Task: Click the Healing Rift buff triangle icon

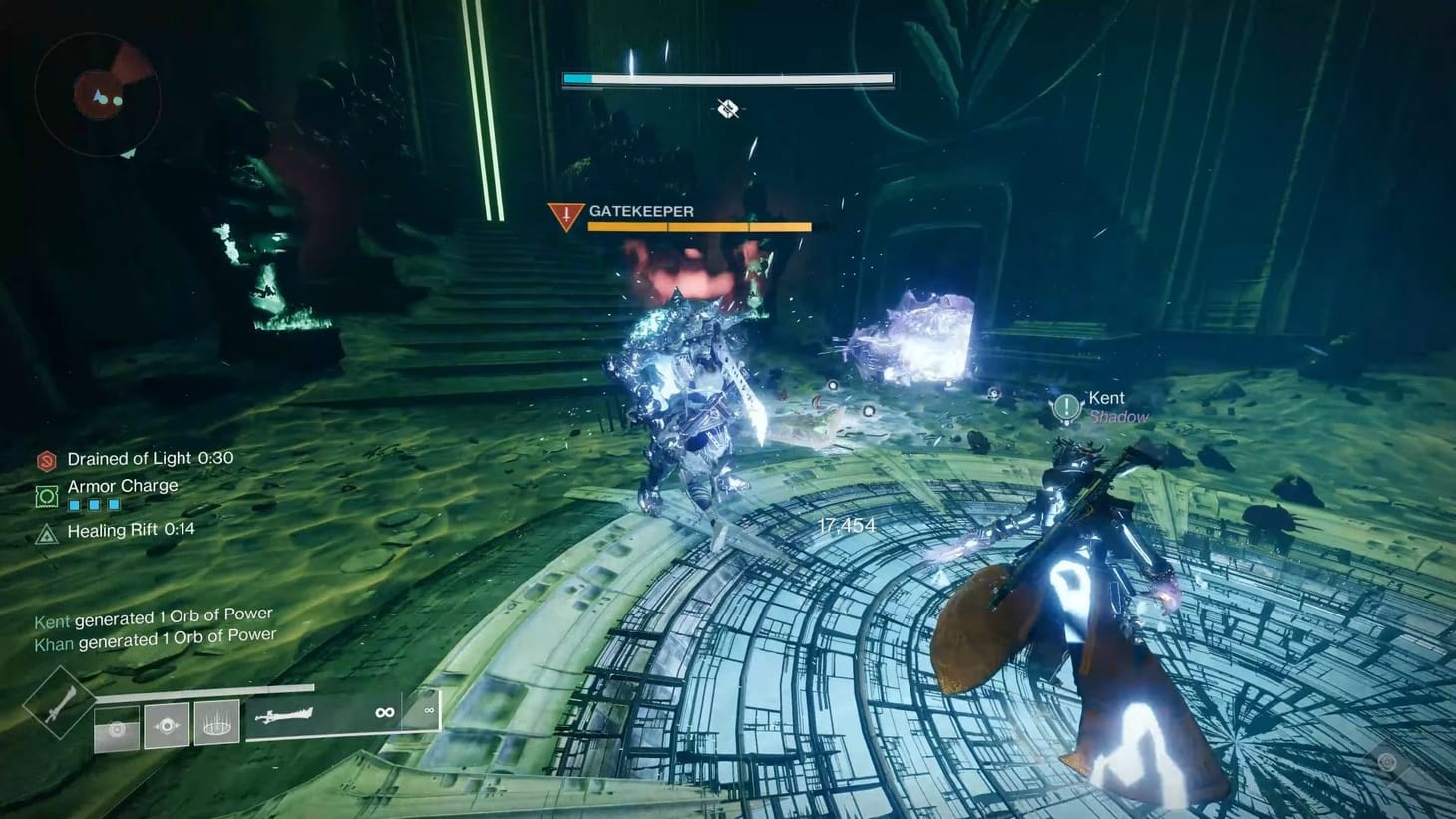Action: 47,533
